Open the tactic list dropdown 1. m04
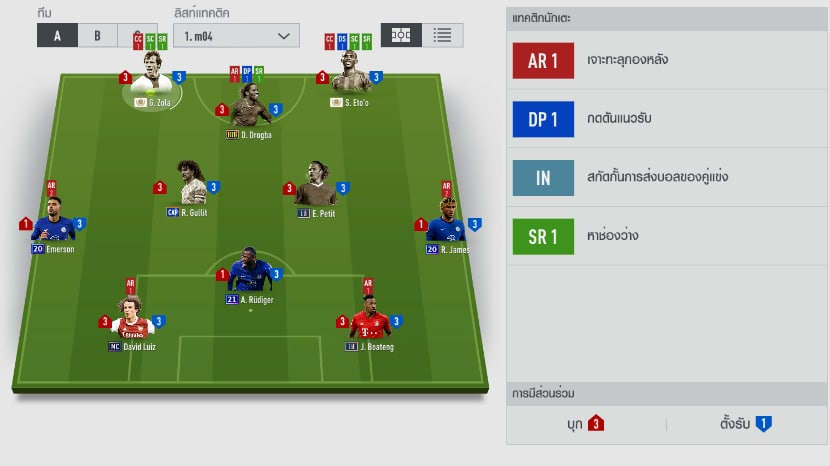 [x=236, y=35]
